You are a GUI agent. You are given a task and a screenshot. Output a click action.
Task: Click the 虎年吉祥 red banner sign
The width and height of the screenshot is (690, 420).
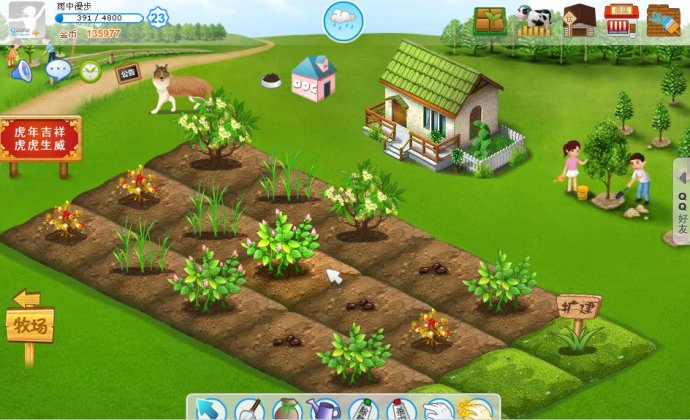pyautogui.click(x=40, y=139)
